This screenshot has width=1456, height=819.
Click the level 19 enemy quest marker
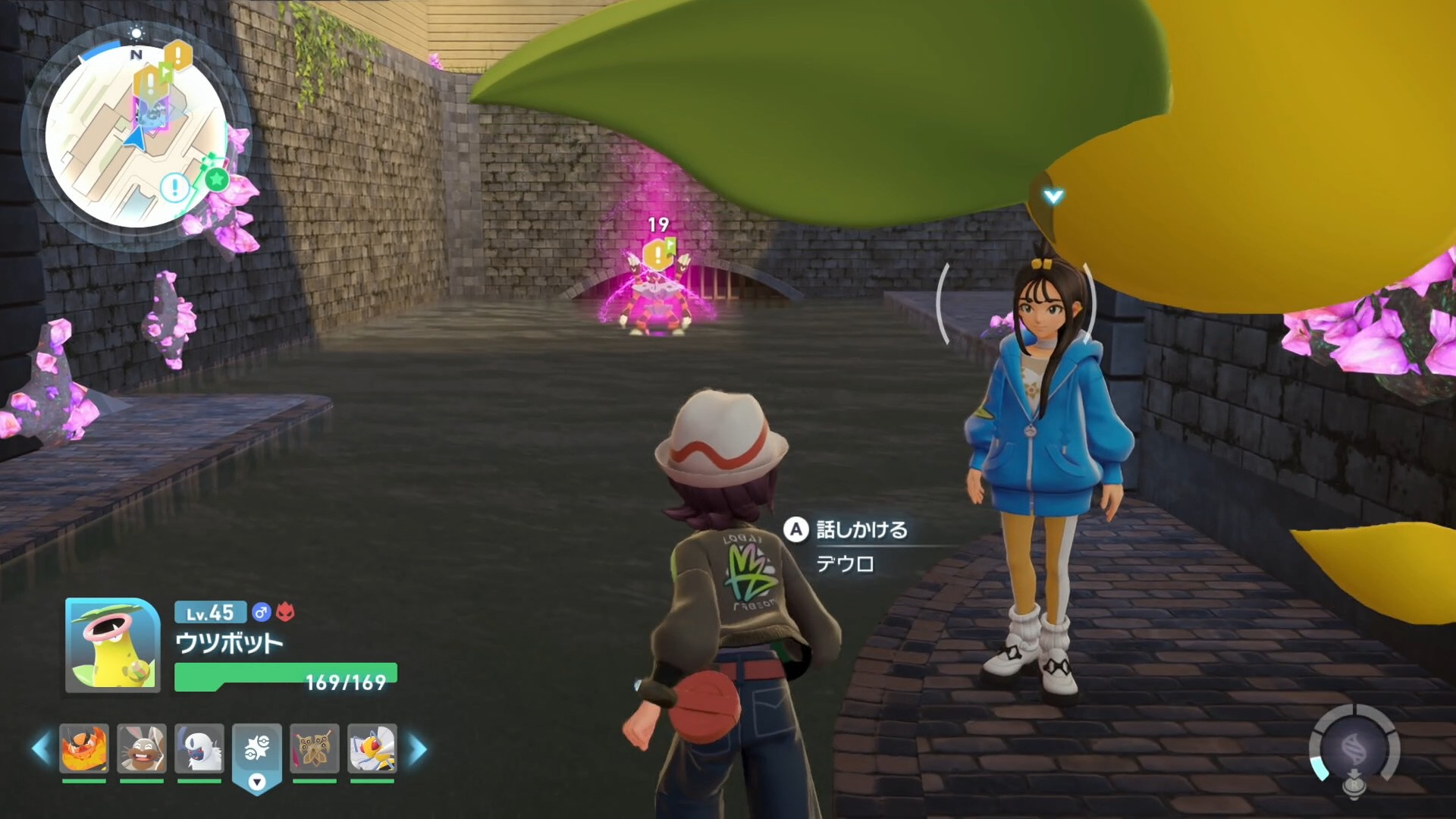[x=657, y=252]
